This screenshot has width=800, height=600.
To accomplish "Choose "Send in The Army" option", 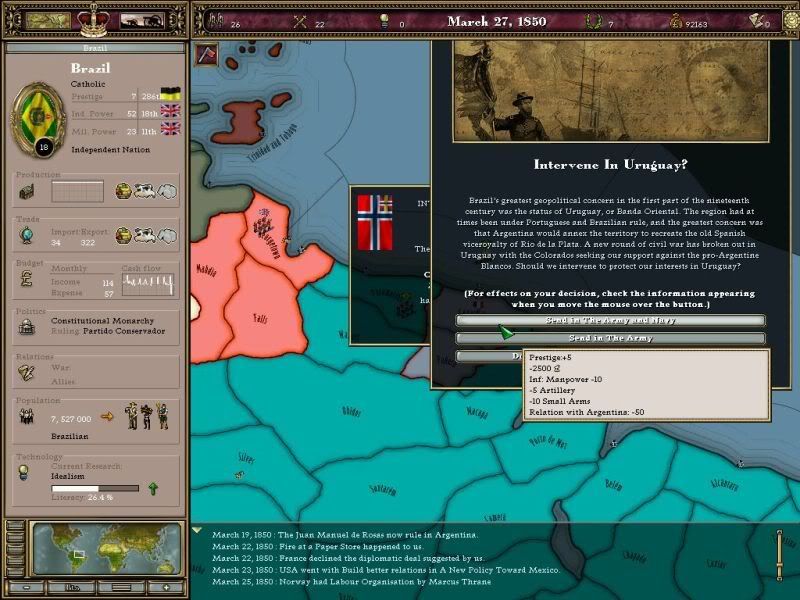I will pyautogui.click(x=610, y=338).
